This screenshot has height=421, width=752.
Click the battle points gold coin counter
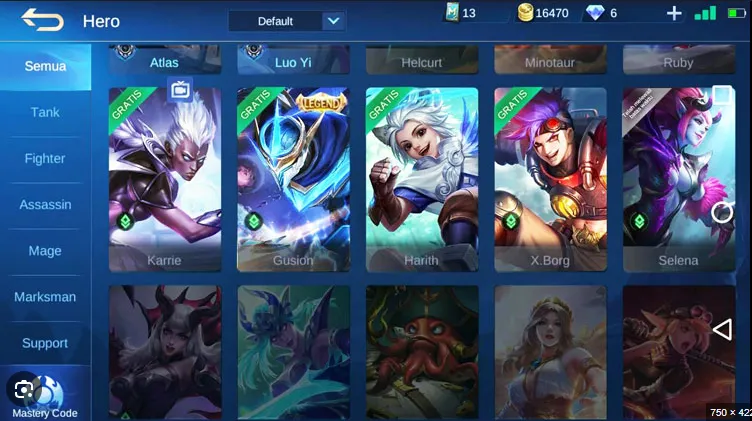(543, 13)
